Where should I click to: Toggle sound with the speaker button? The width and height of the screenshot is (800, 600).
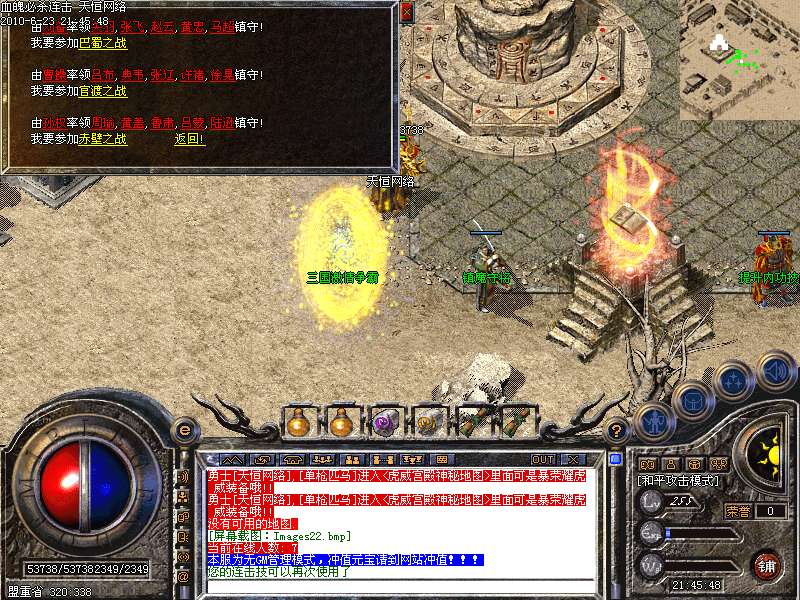(x=775, y=372)
